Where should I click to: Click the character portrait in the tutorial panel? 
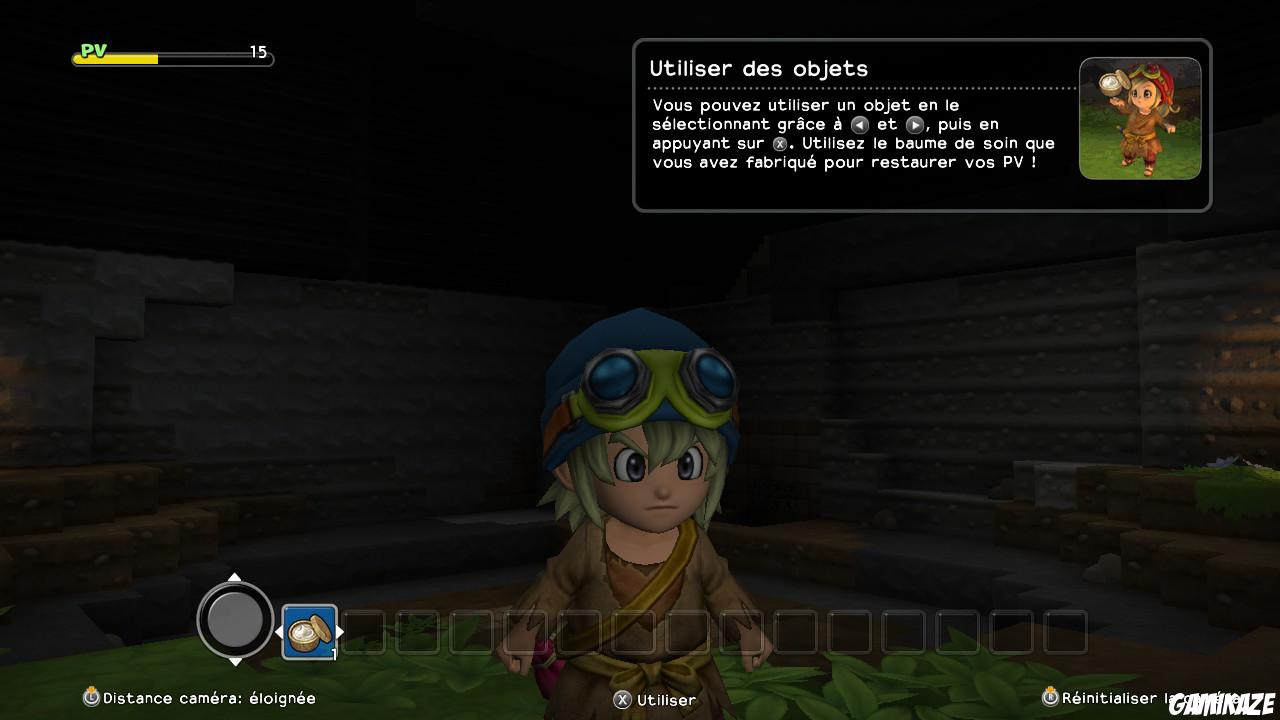[1140, 118]
